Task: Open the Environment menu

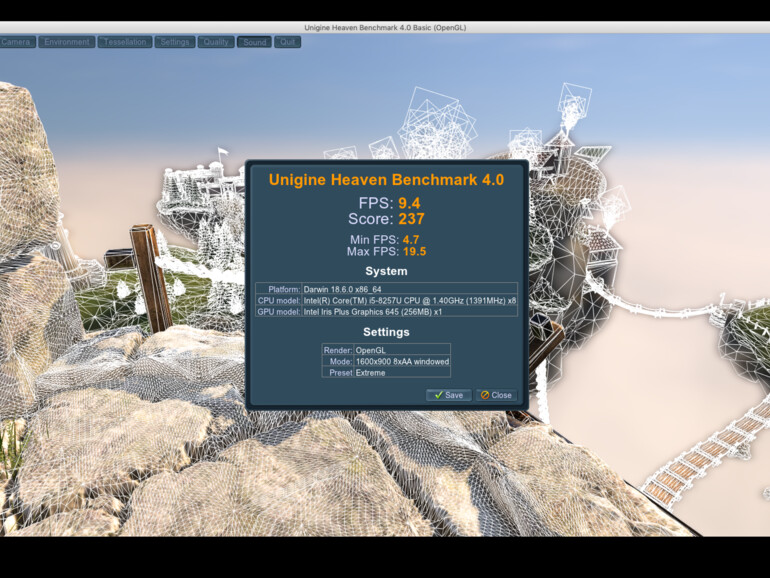Action: tap(67, 42)
